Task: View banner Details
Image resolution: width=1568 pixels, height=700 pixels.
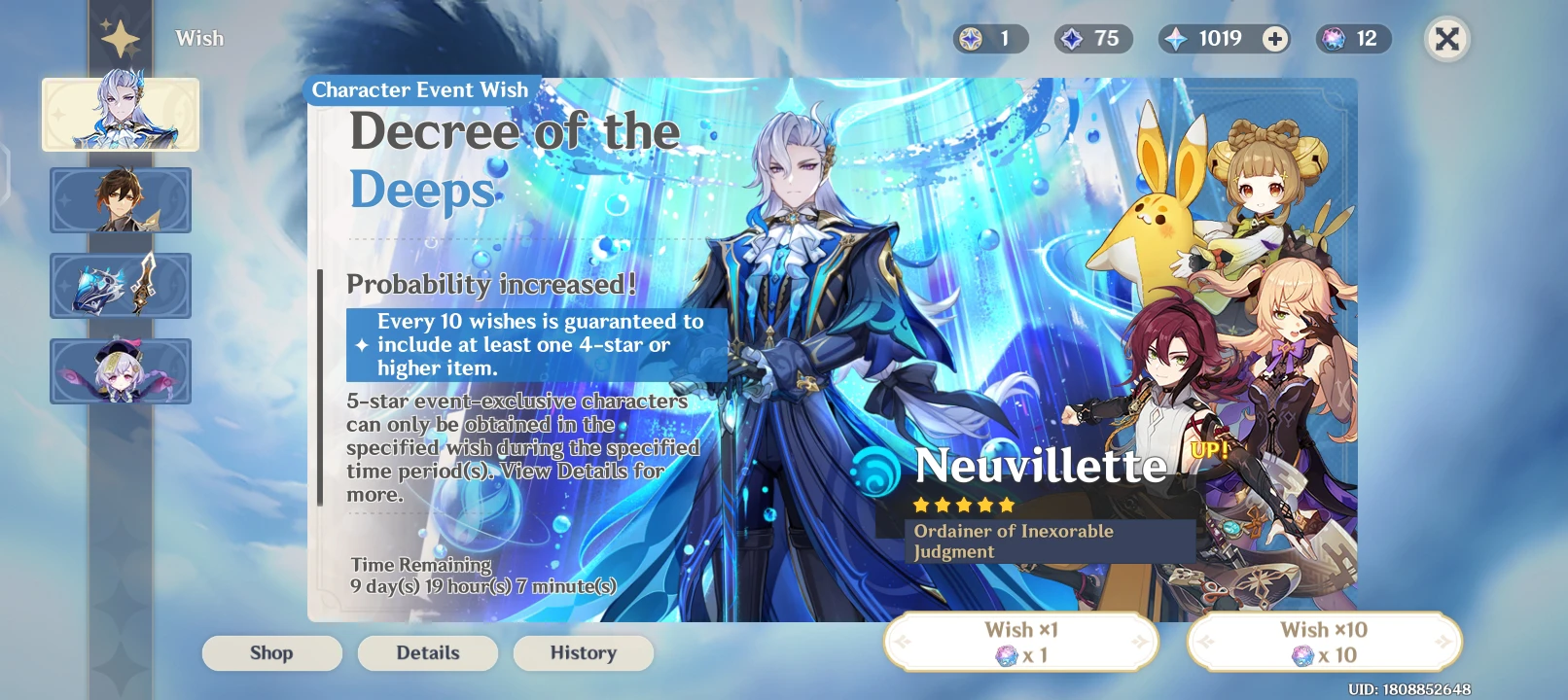Action: [428, 652]
